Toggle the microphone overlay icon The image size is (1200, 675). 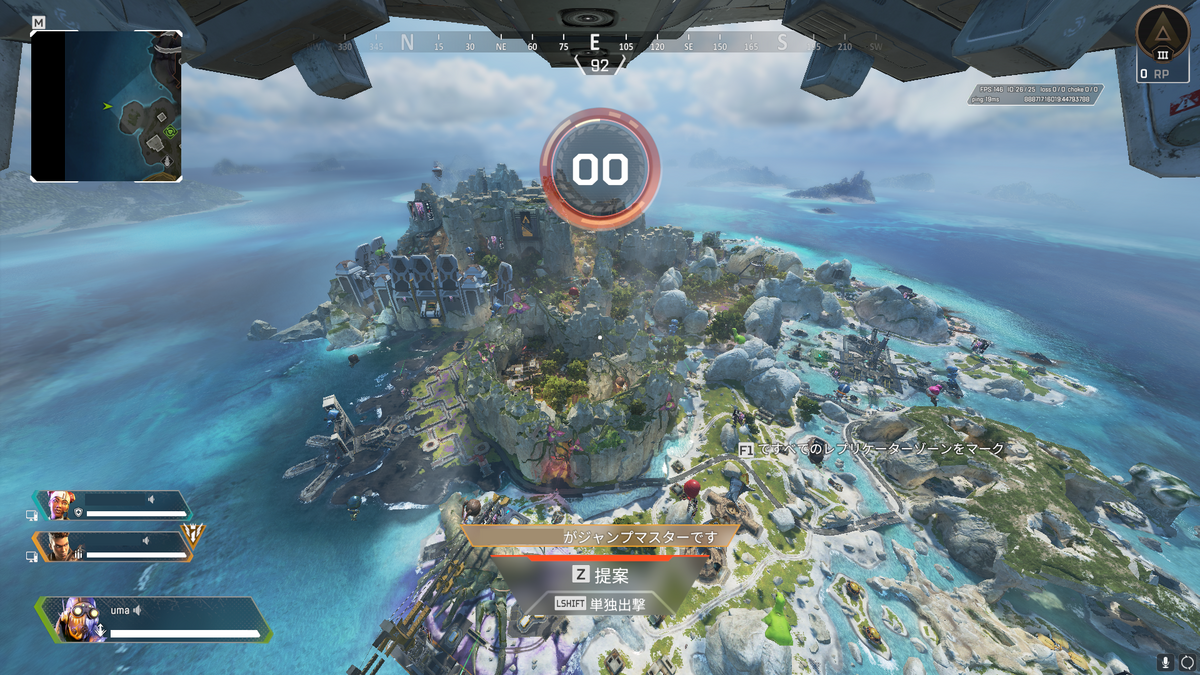tap(1166, 662)
